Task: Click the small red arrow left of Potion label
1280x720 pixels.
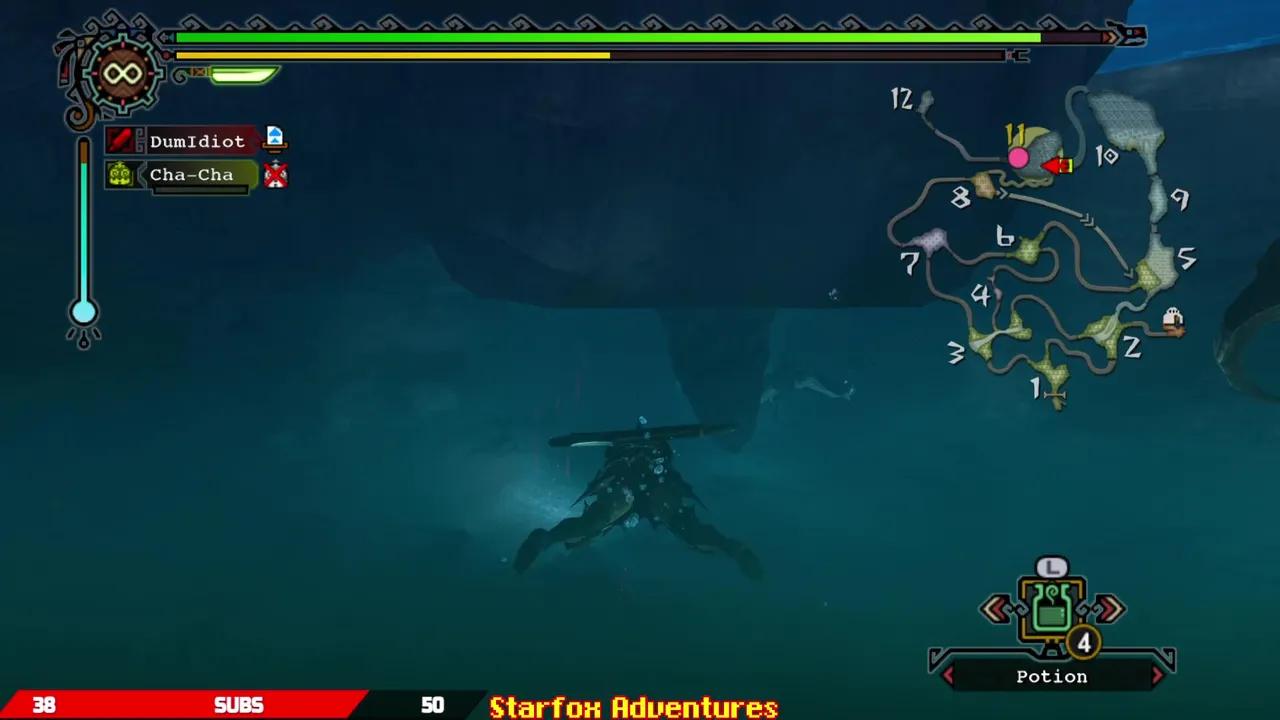Action: tap(948, 677)
